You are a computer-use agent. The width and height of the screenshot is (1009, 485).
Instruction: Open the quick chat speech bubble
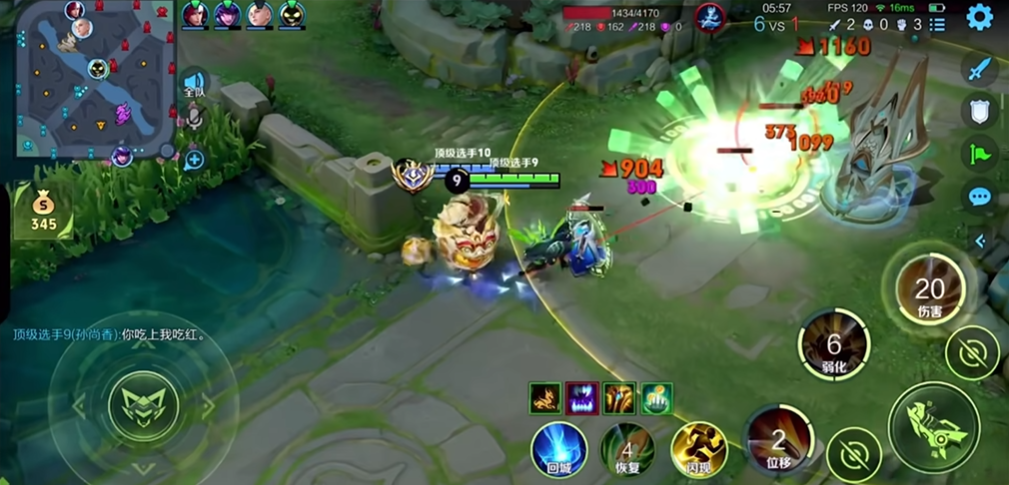tap(980, 197)
